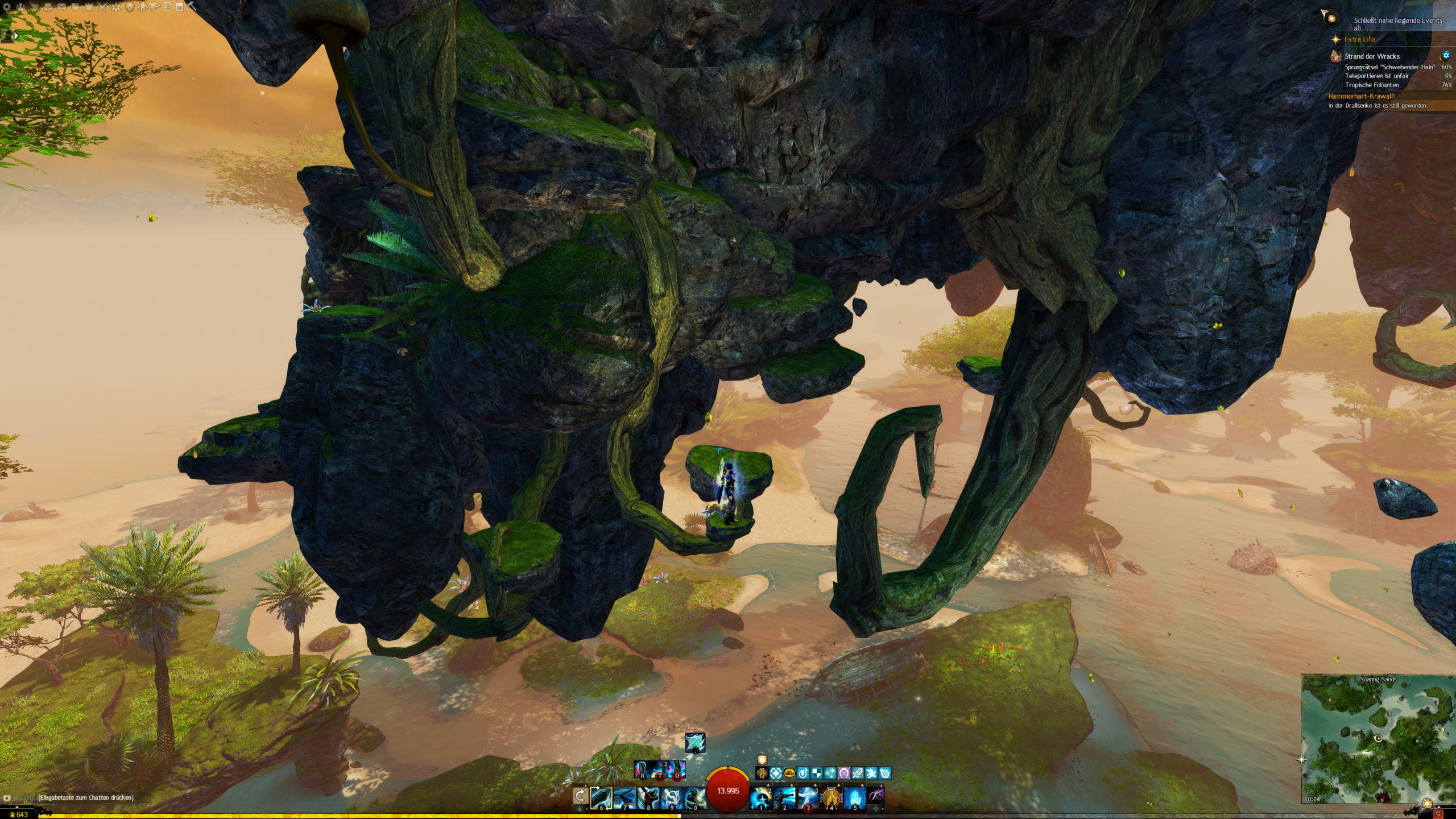Open the crossed swords PvP icon
The height and width of the screenshot is (819, 1456).
tap(102, 7)
